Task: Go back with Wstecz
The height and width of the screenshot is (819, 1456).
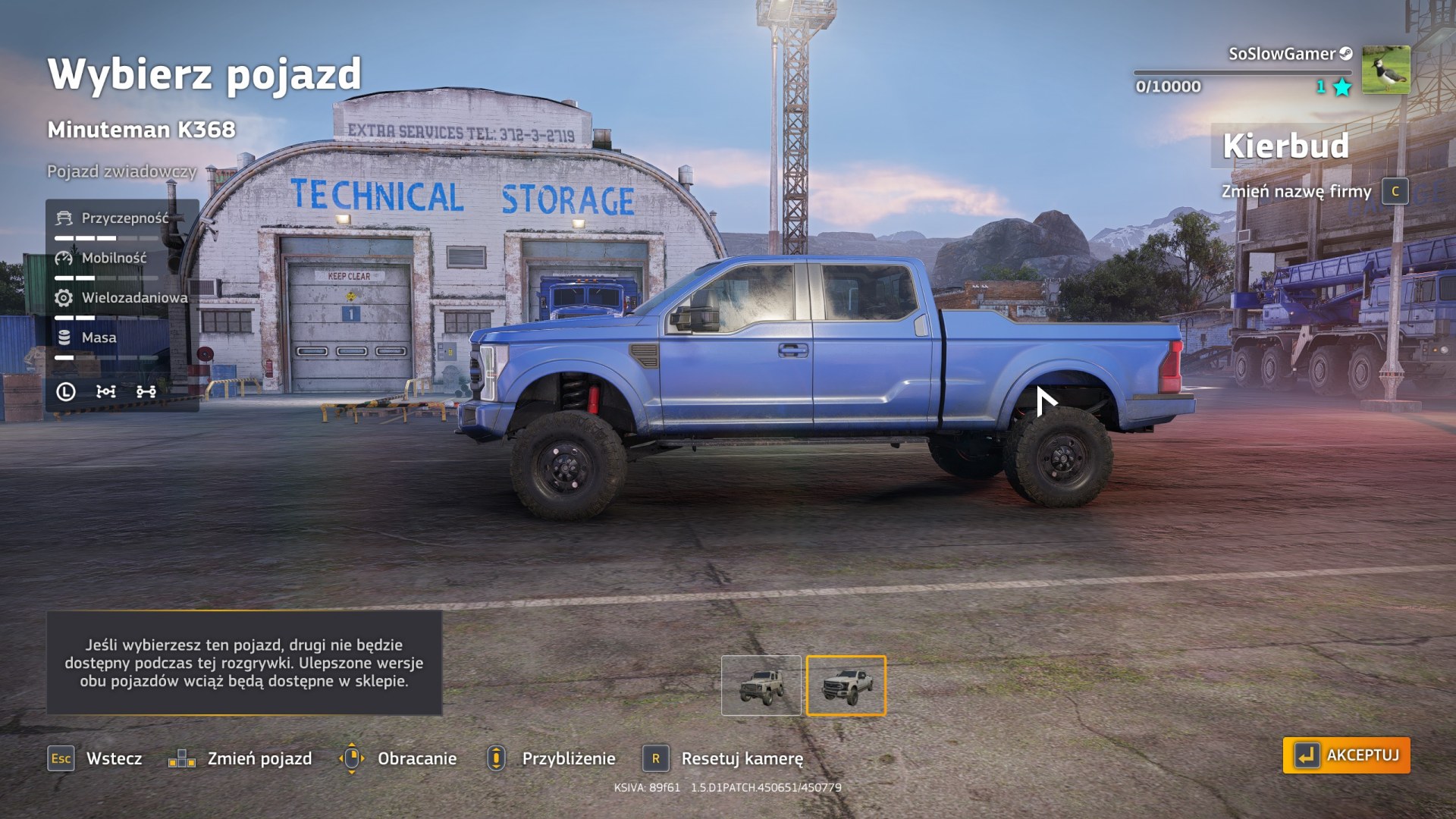Action: click(x=96, y=758)
